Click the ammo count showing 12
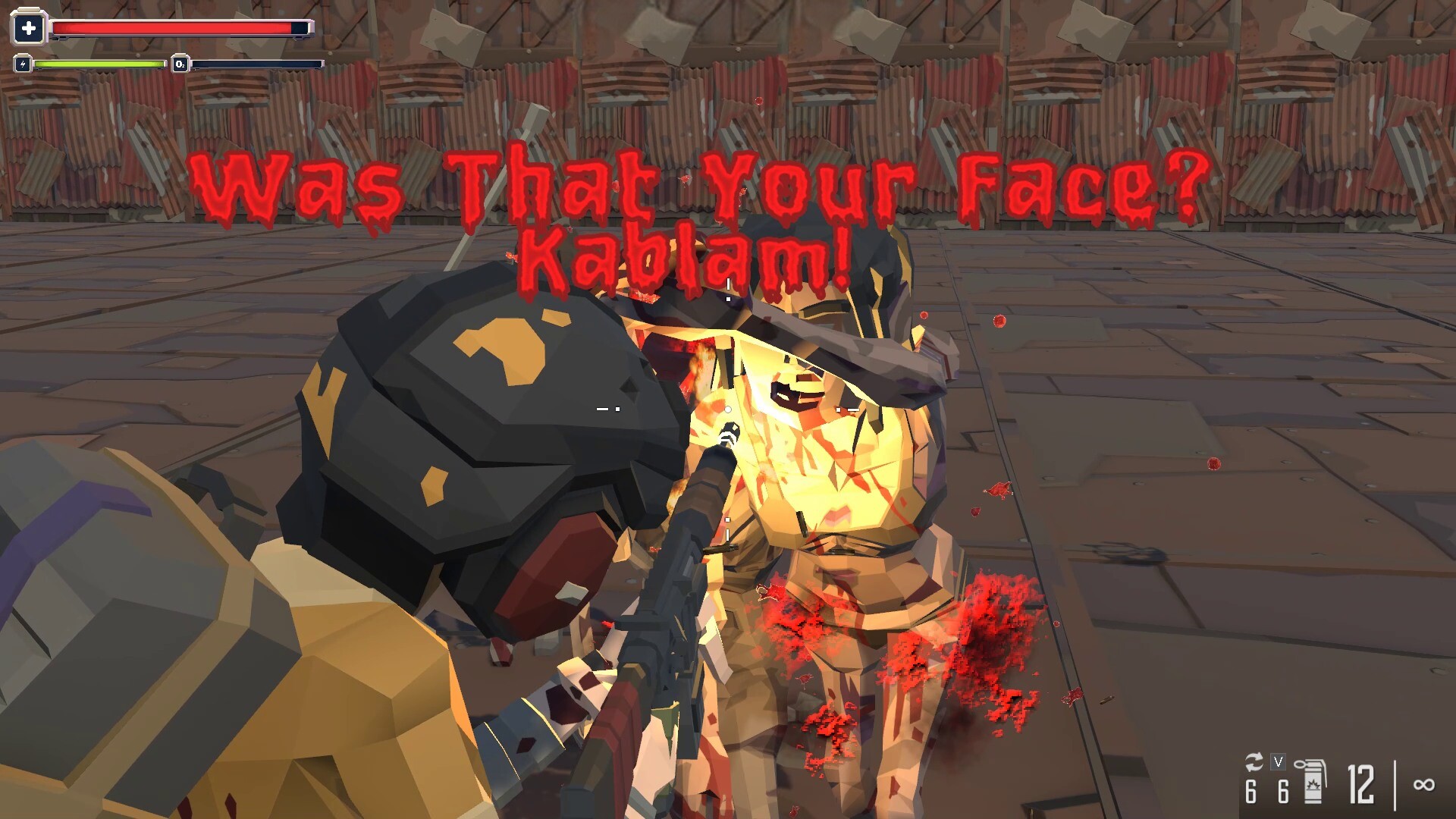This screenshot has height=819, width=1456. [1360, 786]
